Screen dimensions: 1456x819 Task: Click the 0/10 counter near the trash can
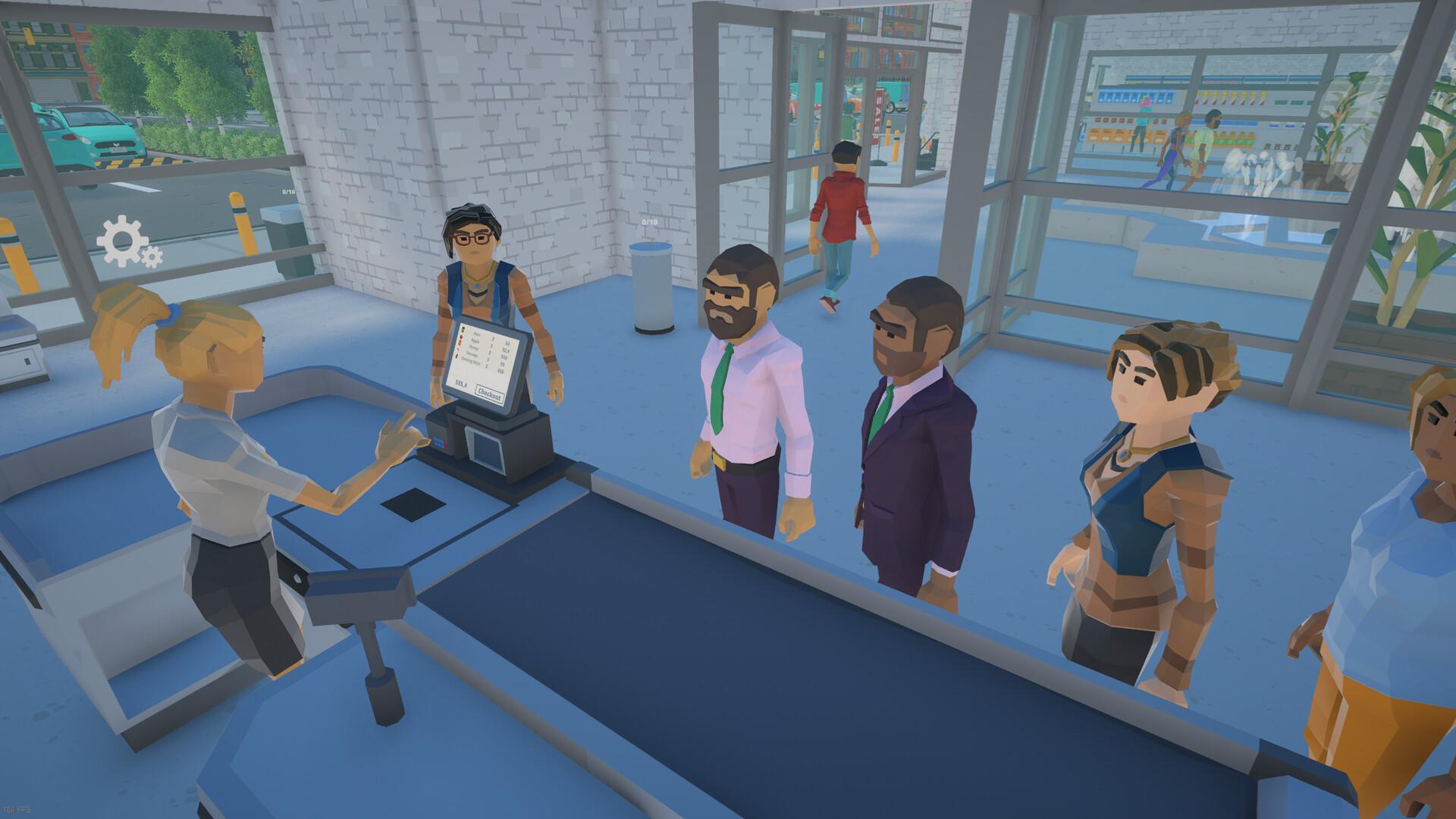click(x=648, y=223)
